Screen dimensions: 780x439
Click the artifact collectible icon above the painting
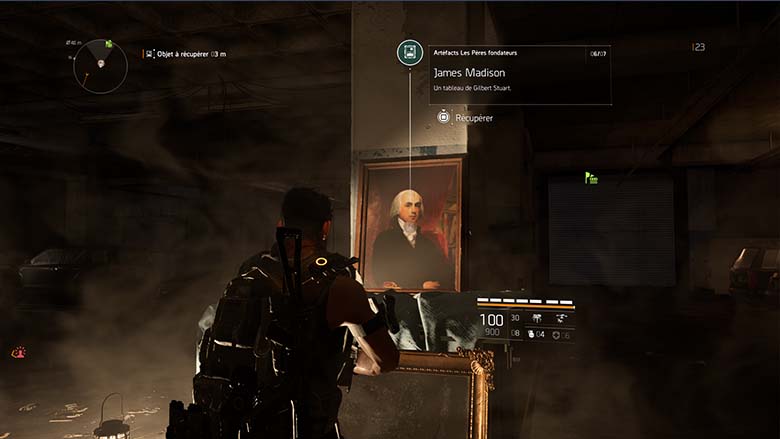click(409, 53)
